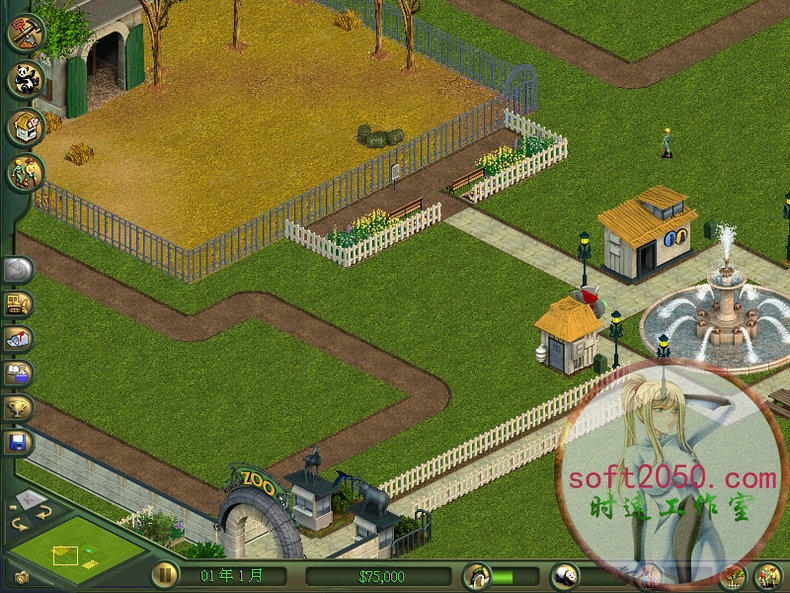Pause the game with the pause button
790x593 pixels.
pos(165,576)
